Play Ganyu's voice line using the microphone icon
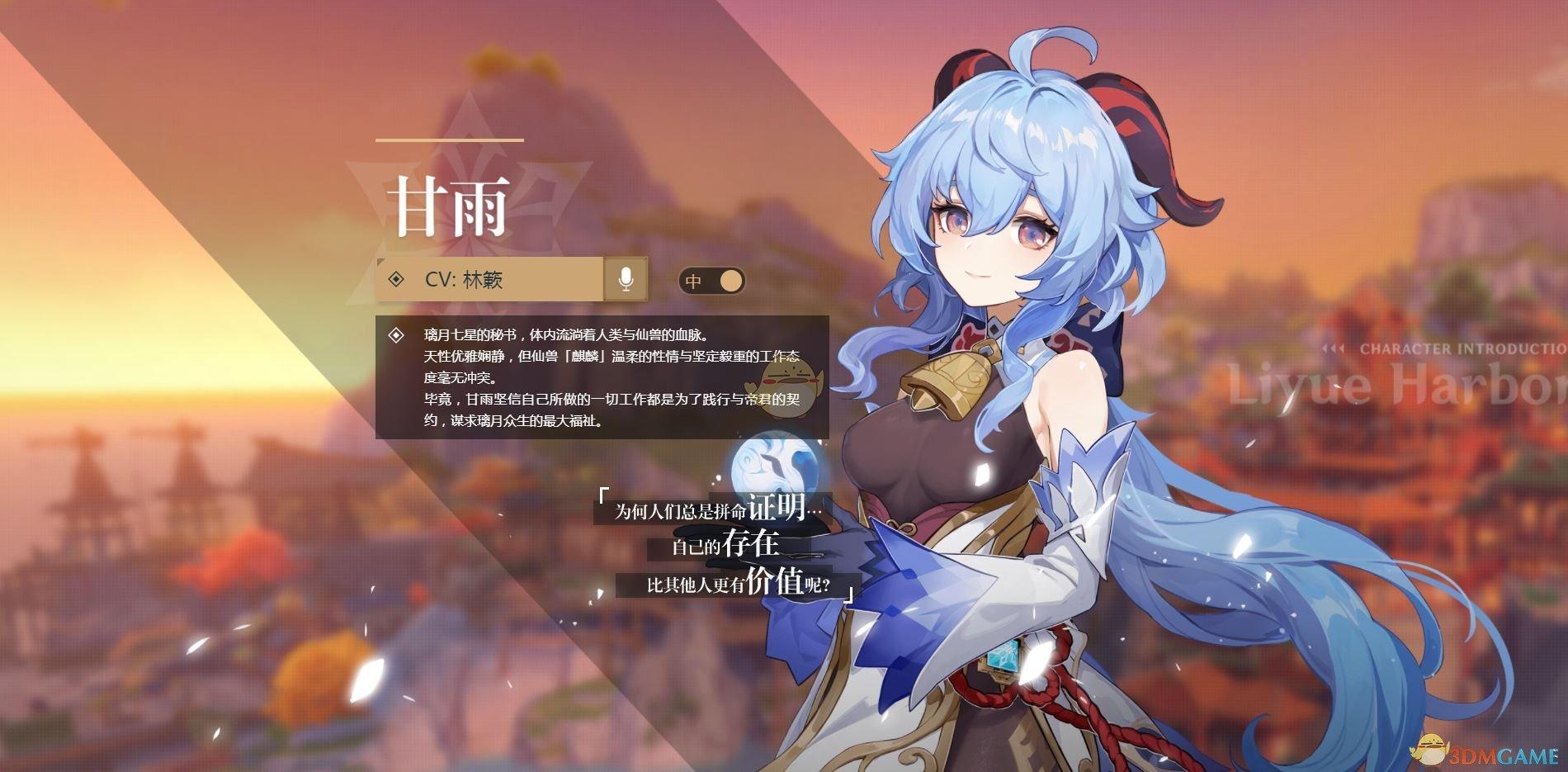Viewport: 1568px width, 772px height. (625, 280)
